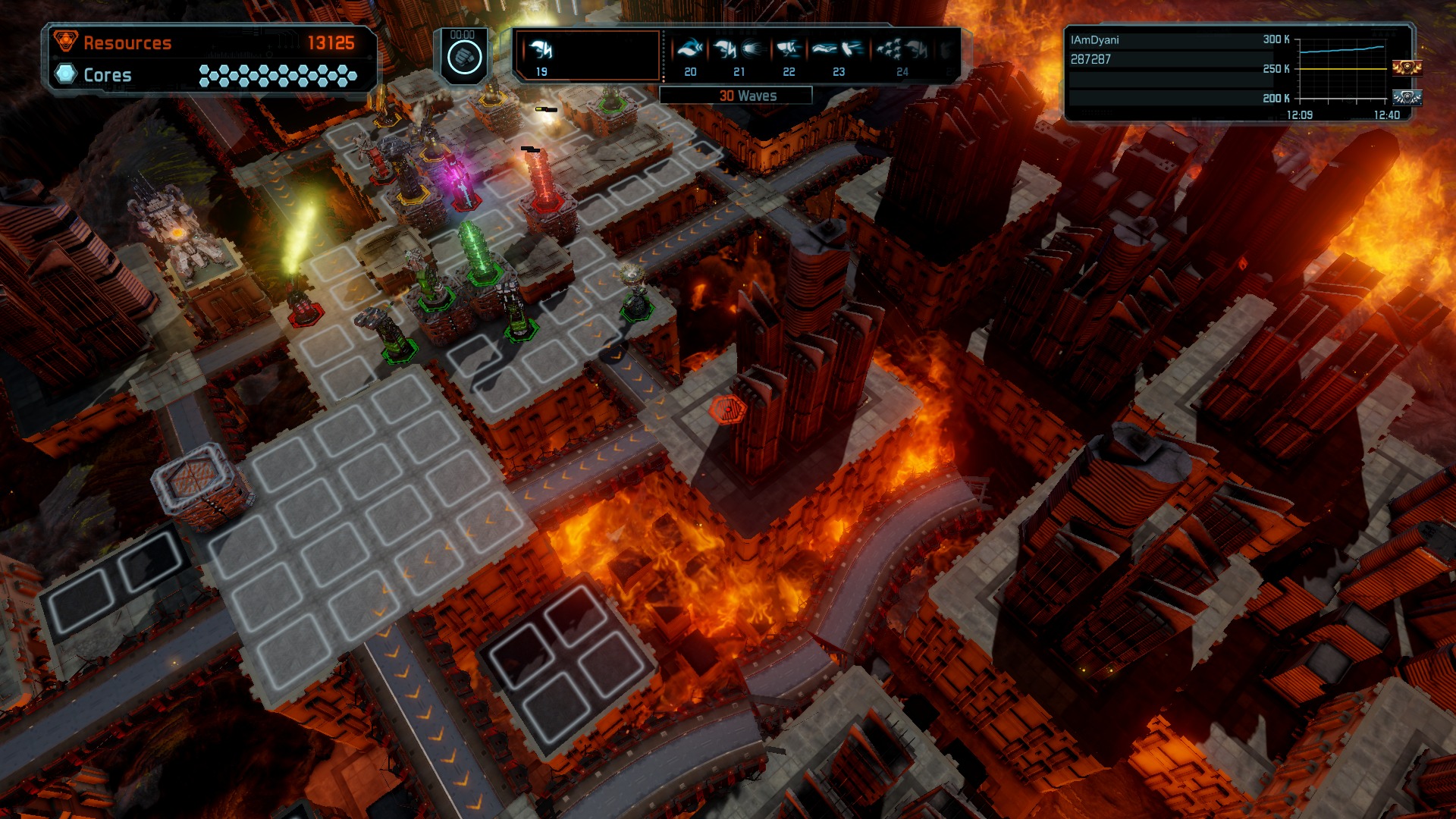Viewport: 1456px width, 819px height.
Task: Click the walker enemy icon on wave 22
Action: point(789,49)
